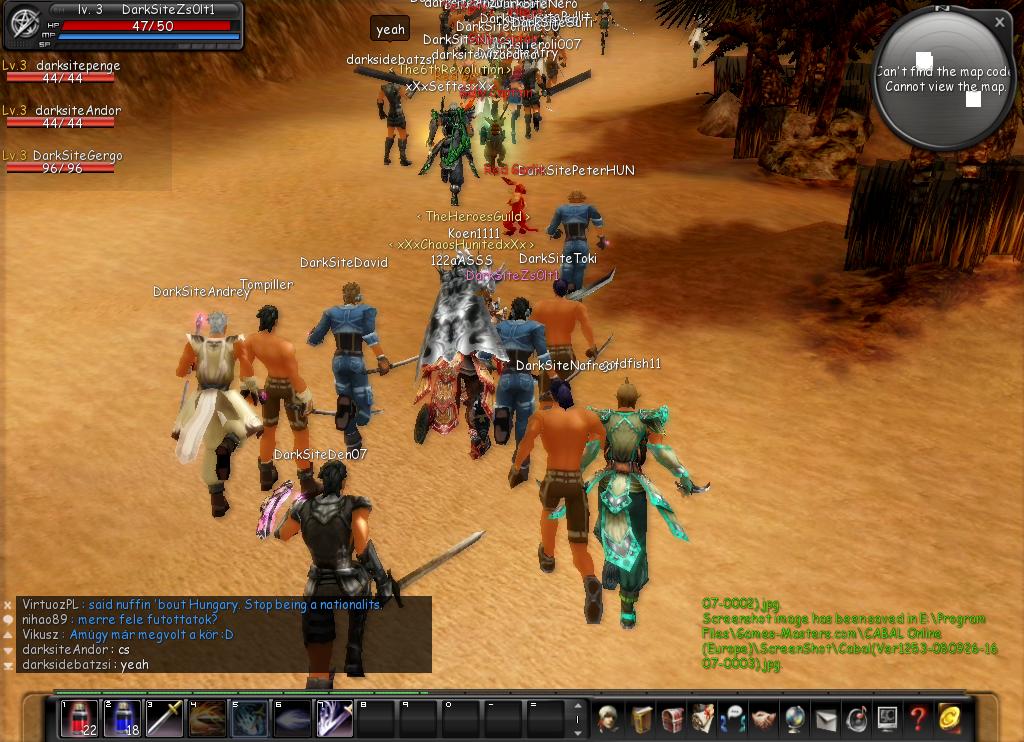1024x742 pixels.
Task: Use the blue MP potion in slot 2
Action: 121,719
